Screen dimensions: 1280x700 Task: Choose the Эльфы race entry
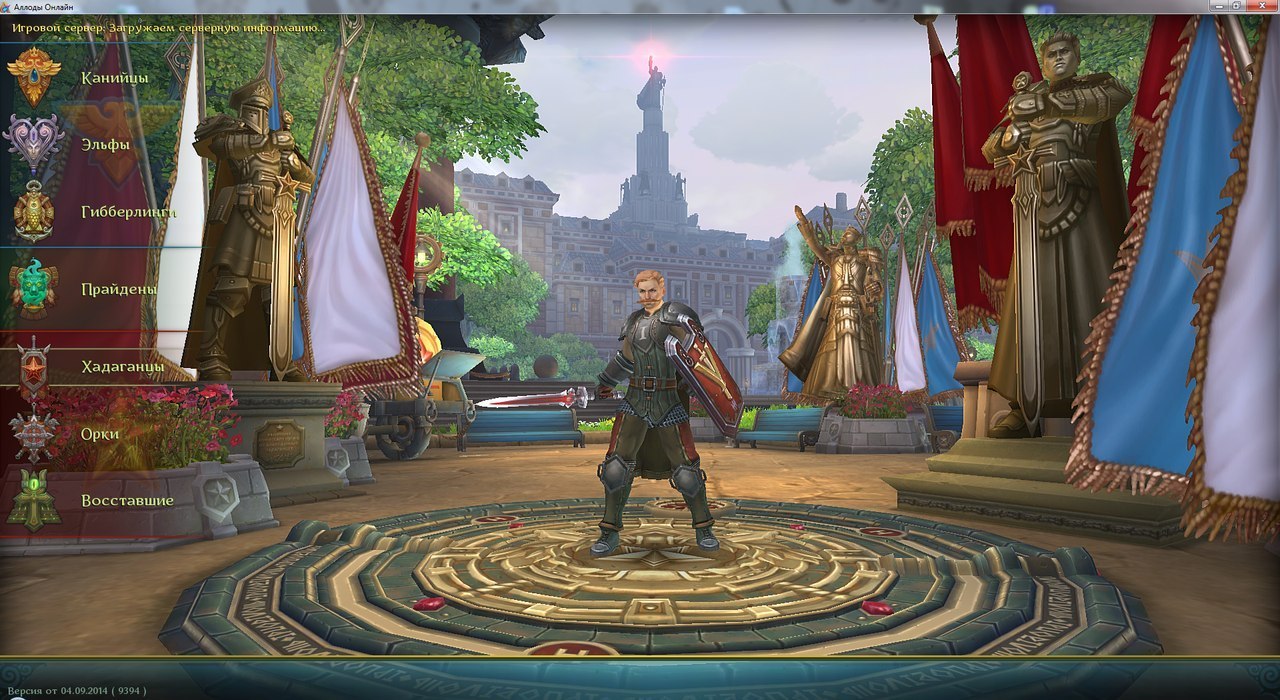105,145
